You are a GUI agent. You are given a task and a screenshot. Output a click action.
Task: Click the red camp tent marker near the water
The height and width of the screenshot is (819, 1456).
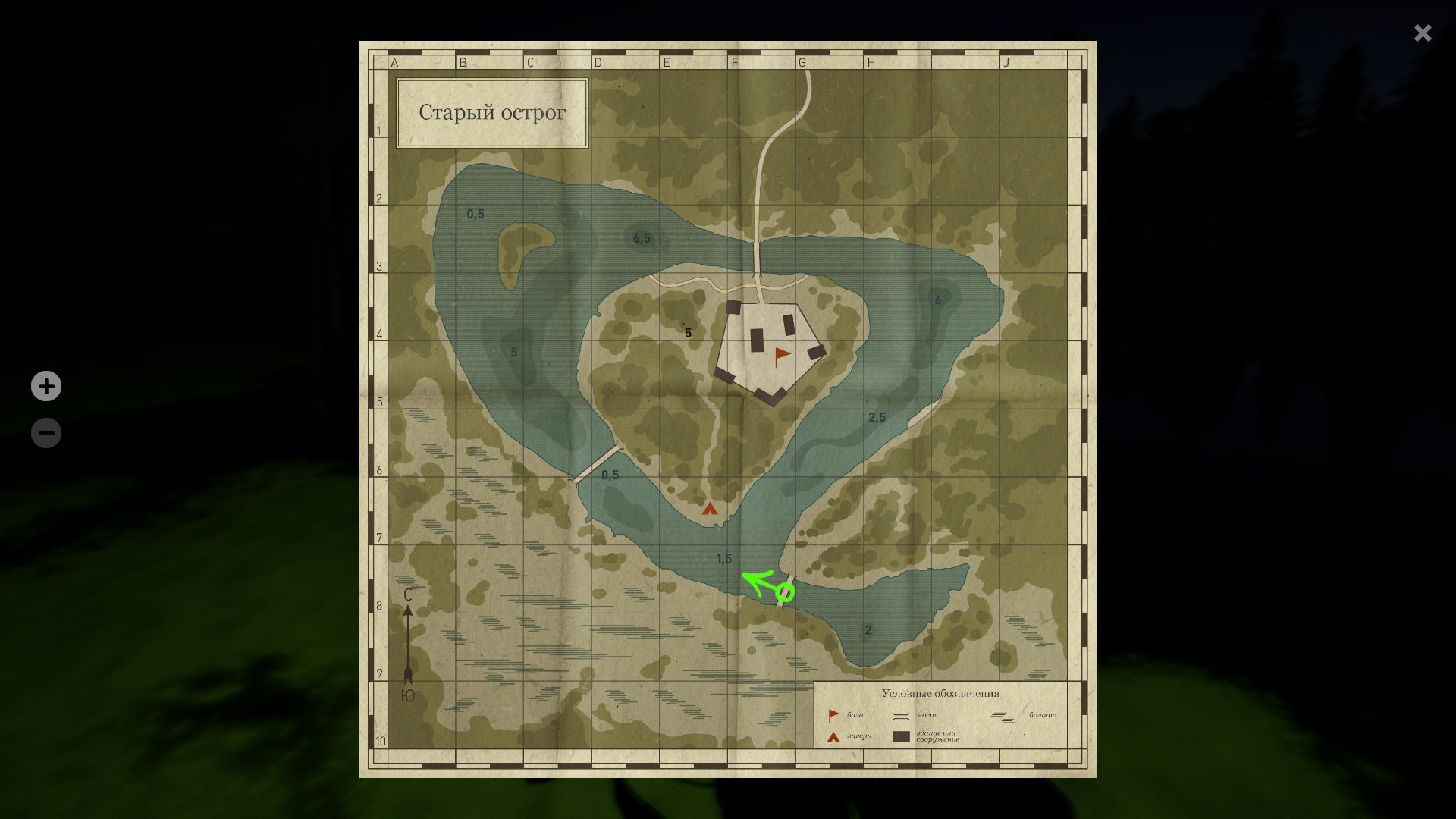click(711, 510)
